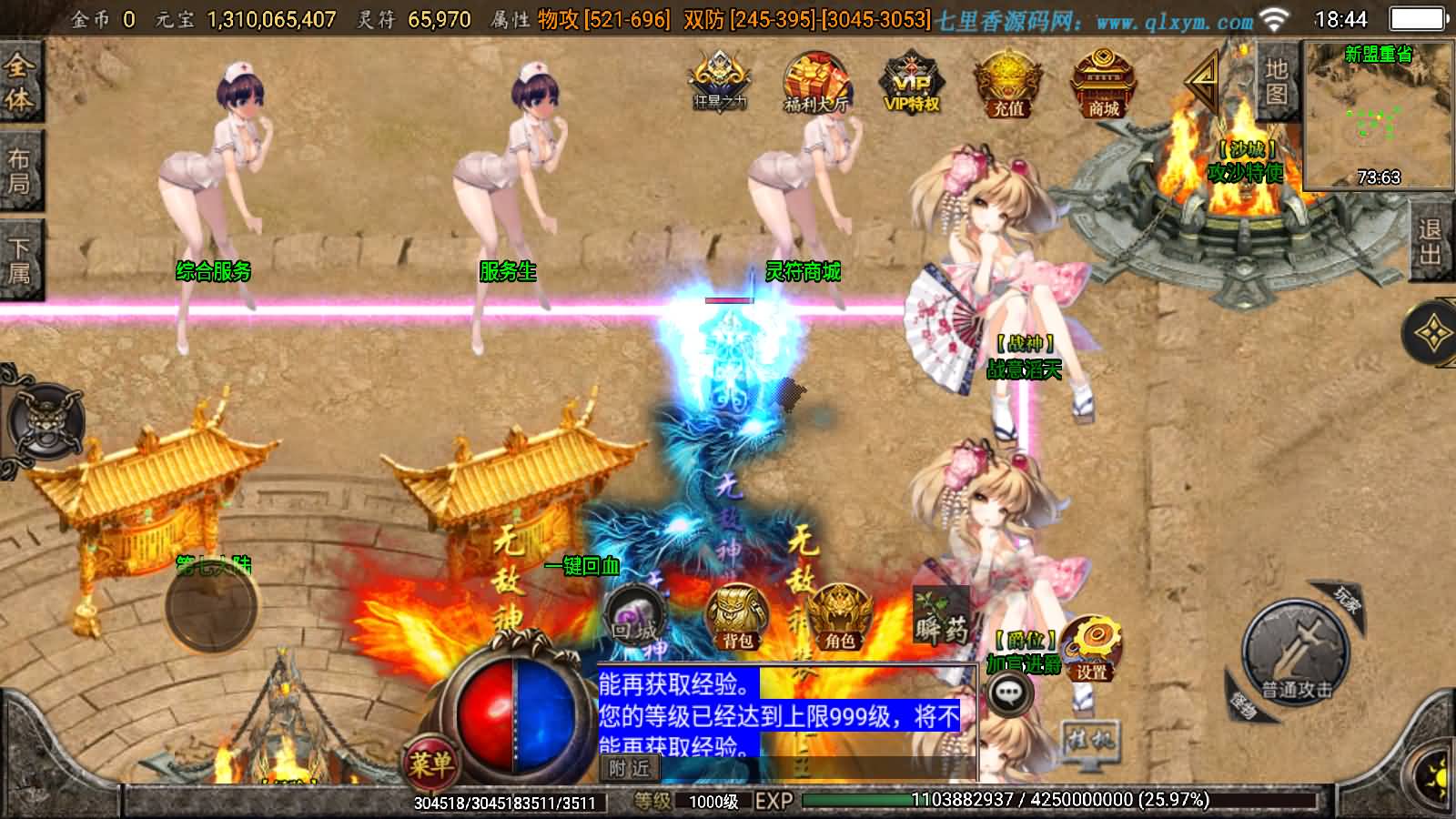Select the 附近 nearby chat tab
1456x819 pixels.
pyautogui.click(x=630, y=769)
